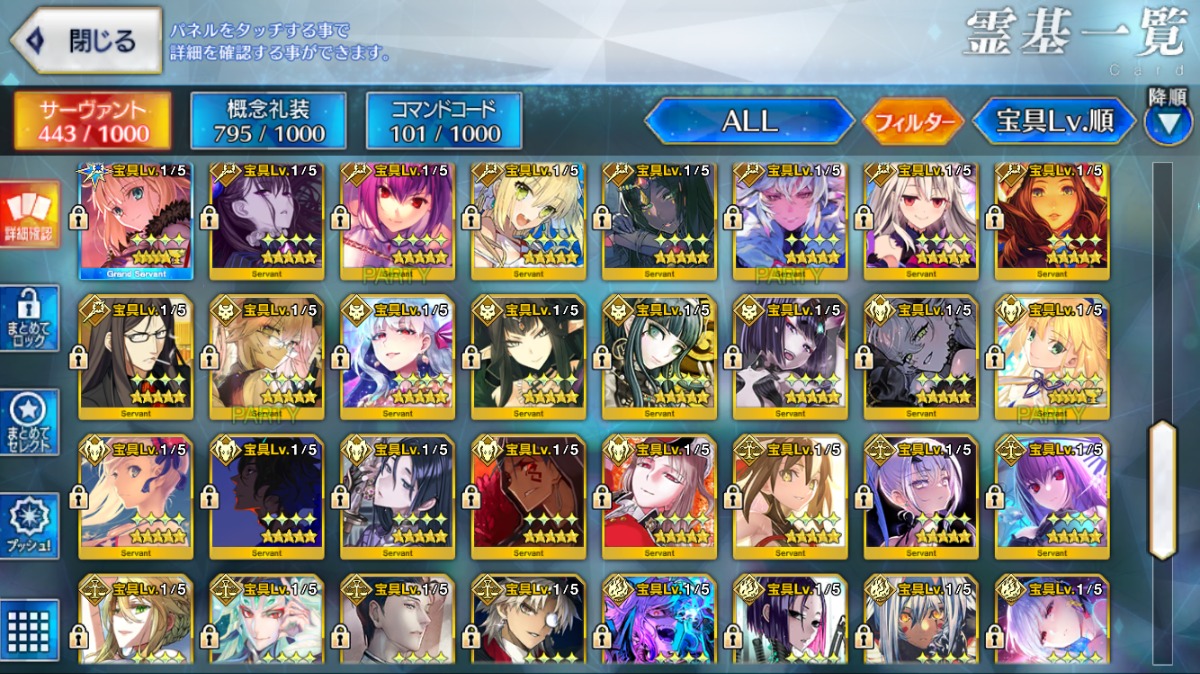Switch to the 概念礼装 tab

[x=268, y=121]
